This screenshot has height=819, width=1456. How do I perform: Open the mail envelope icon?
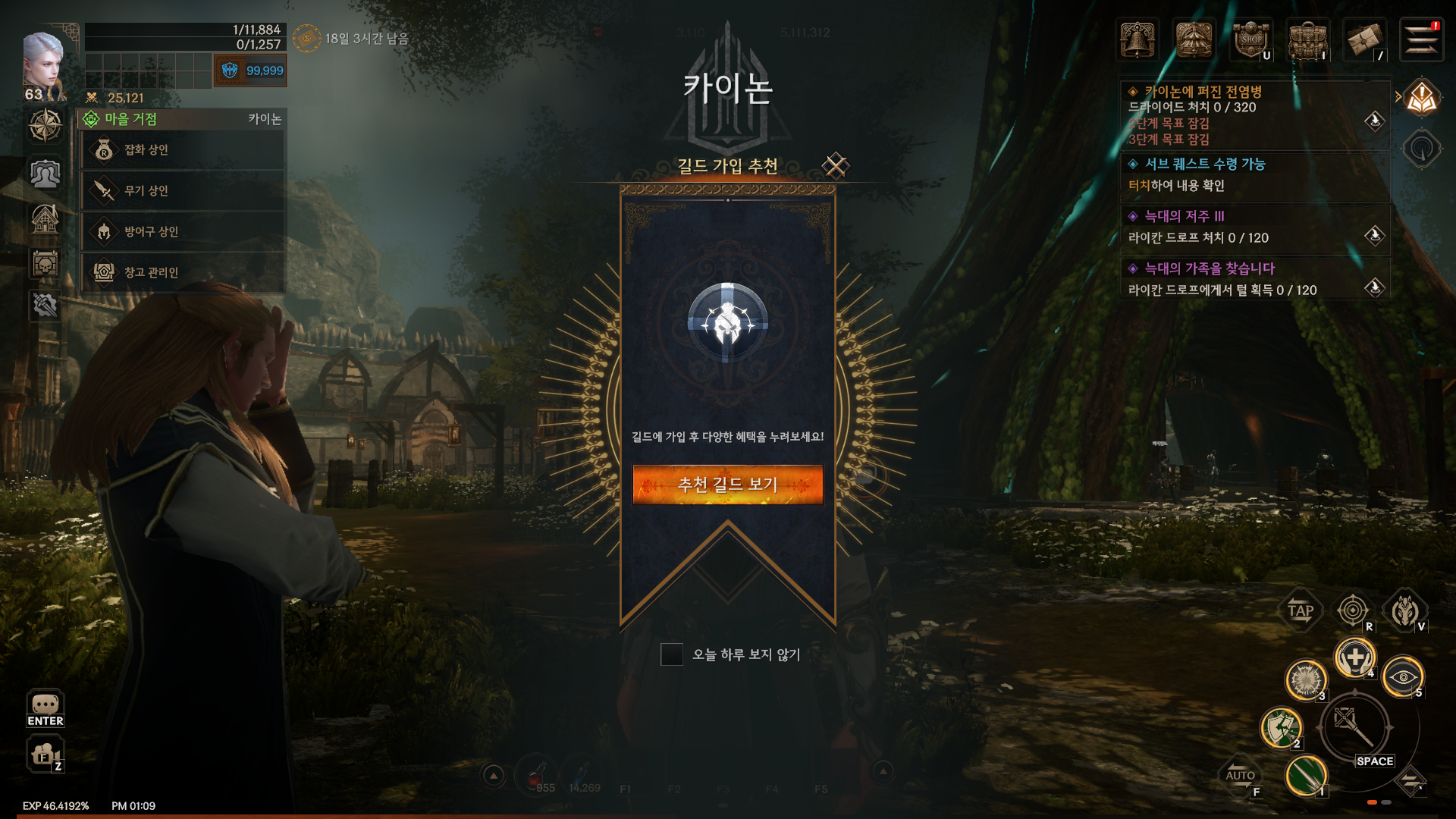tap(1364, 39)
